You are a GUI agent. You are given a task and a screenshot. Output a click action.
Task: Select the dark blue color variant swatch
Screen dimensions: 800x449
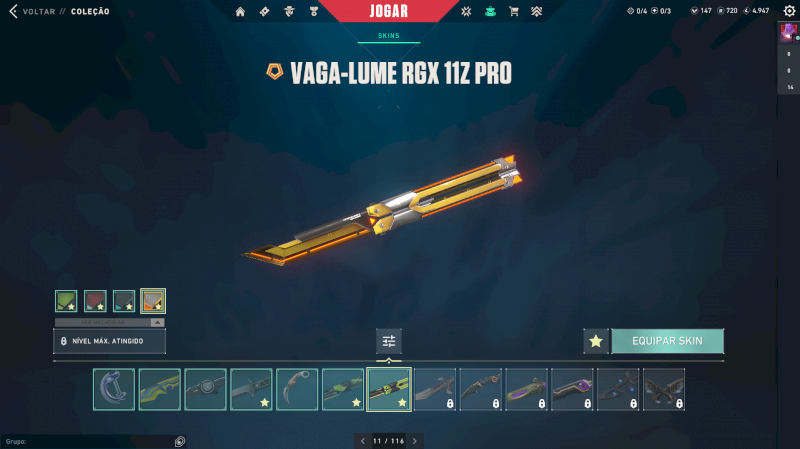(124, 300)
